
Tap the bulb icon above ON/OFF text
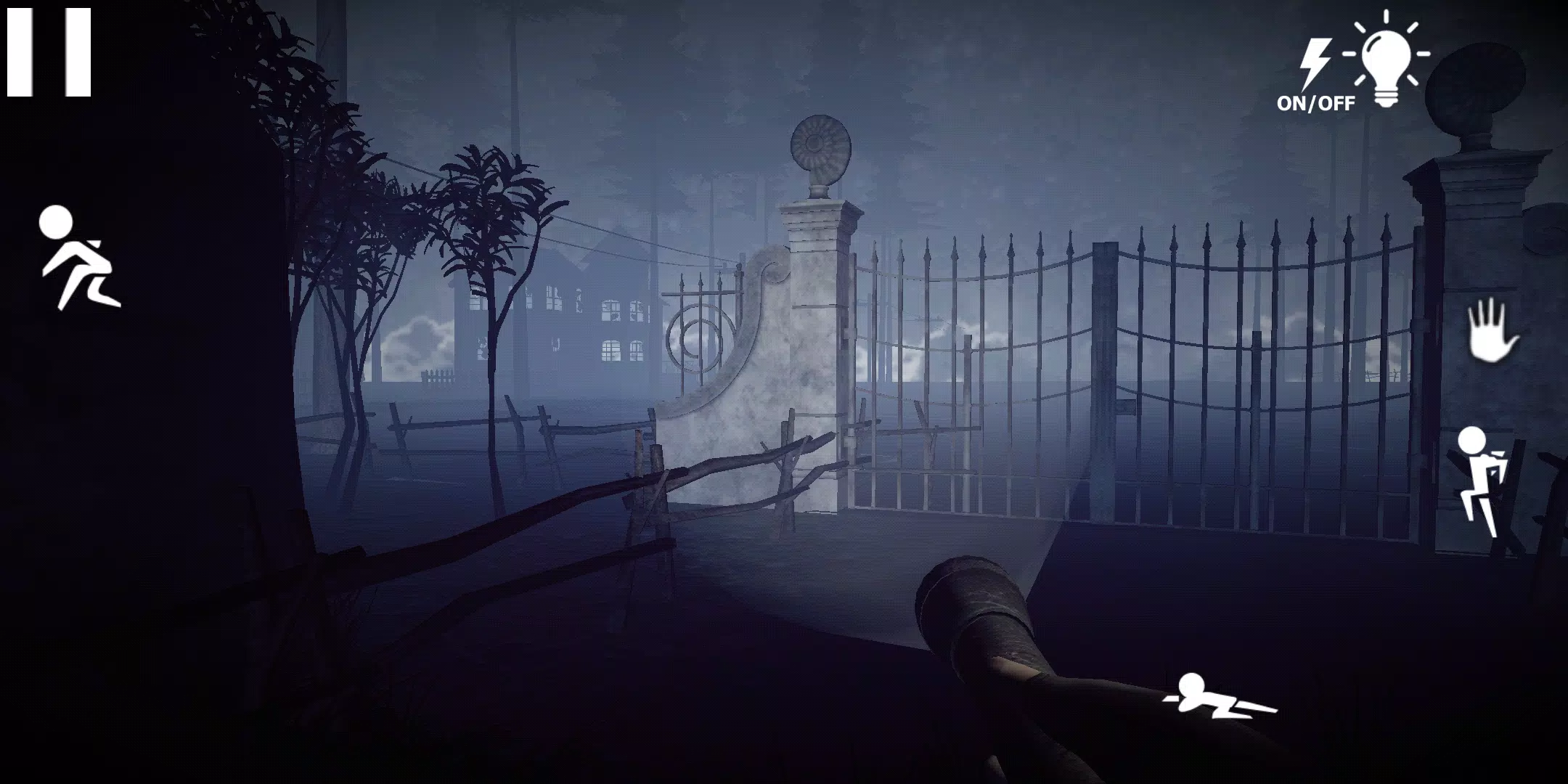point(1388,65)
